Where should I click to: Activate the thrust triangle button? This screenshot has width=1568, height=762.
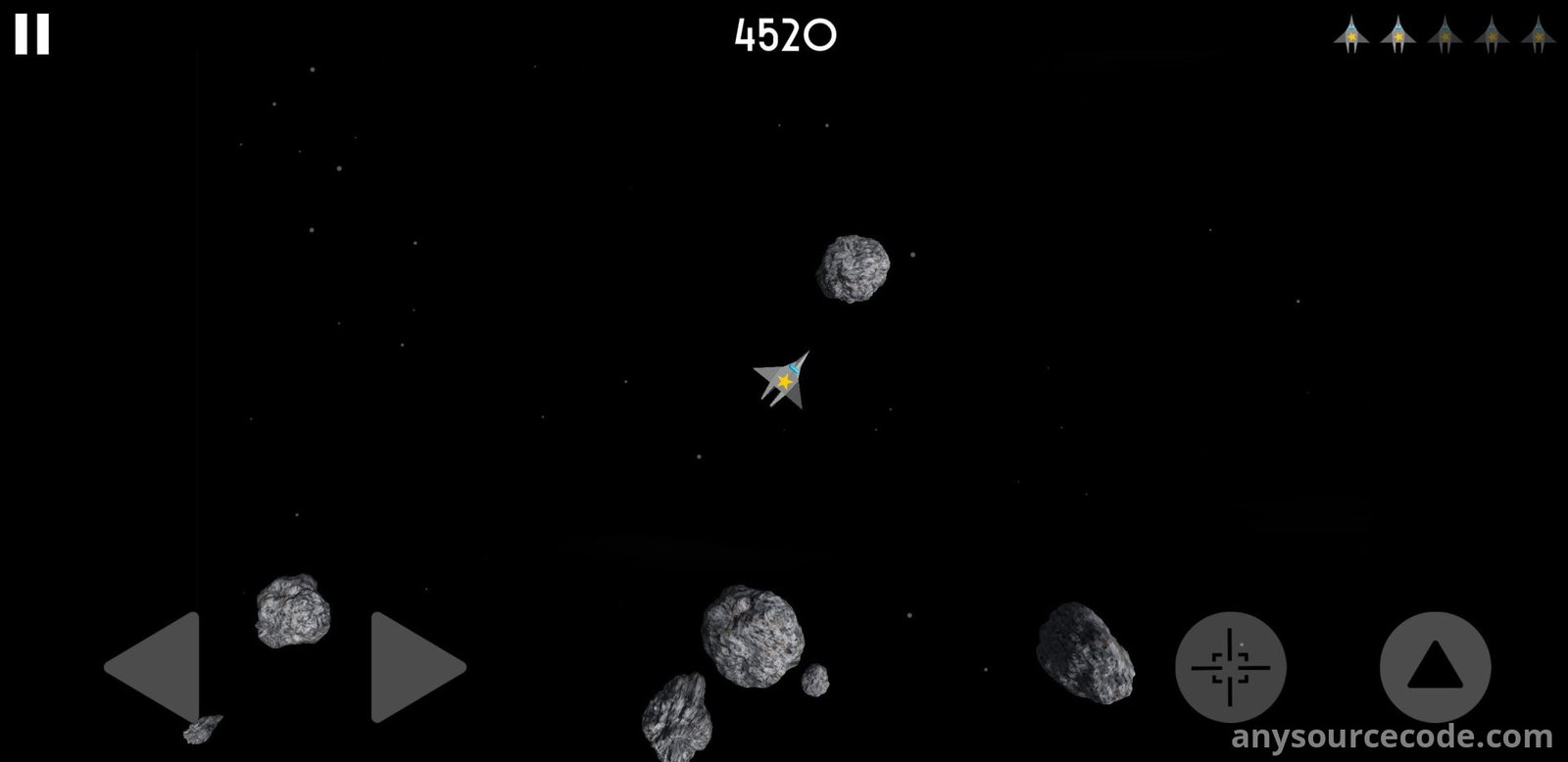1435,667
